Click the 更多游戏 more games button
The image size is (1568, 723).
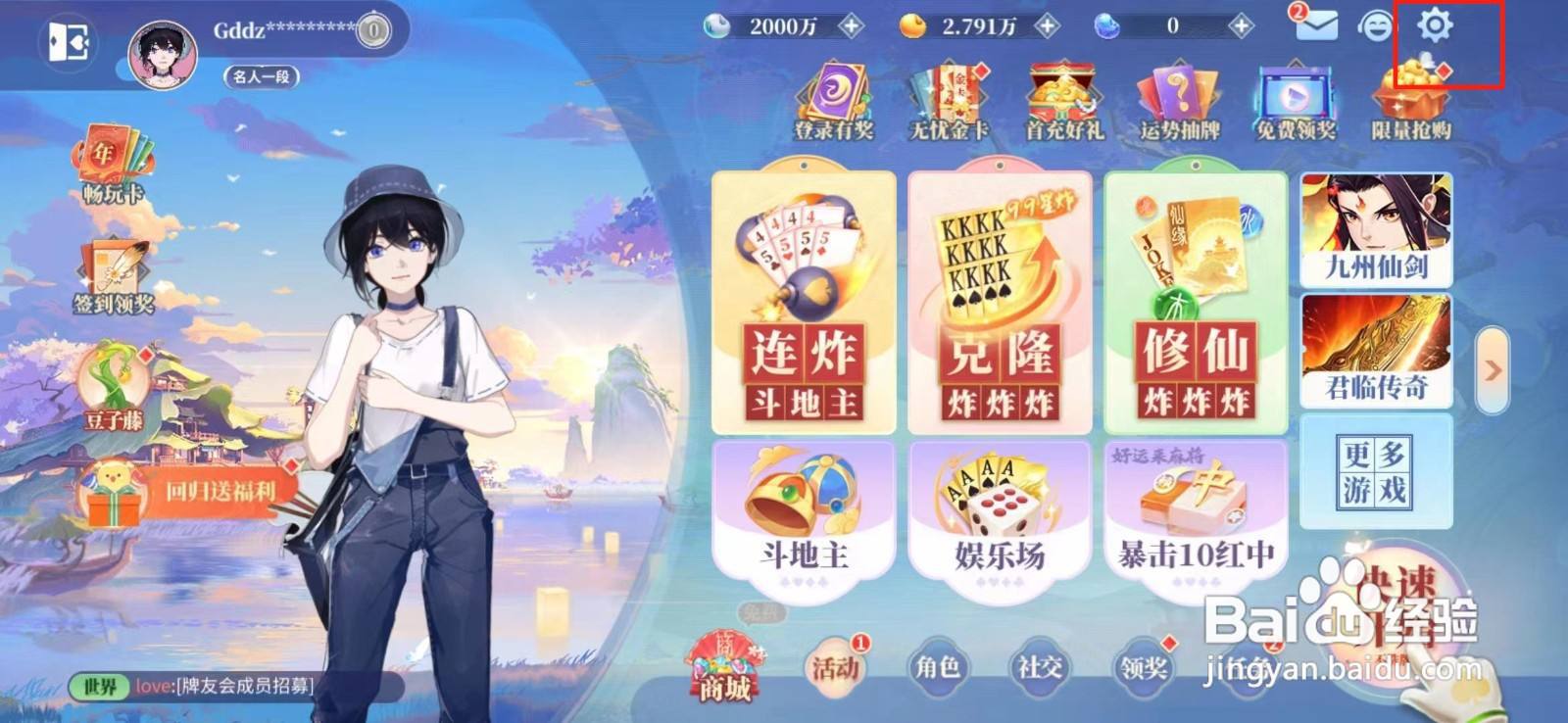(x=1376, y=470)
